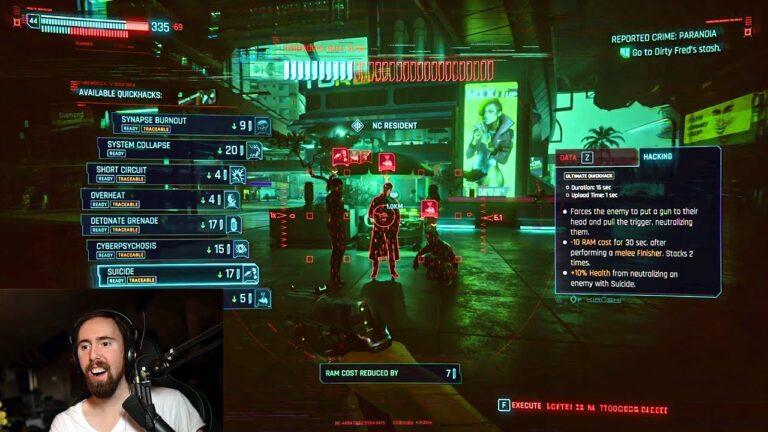This screenshot has height=432, width=768.
Task: Select the highlighted Suicide quickhack
Action: (175, 274)
